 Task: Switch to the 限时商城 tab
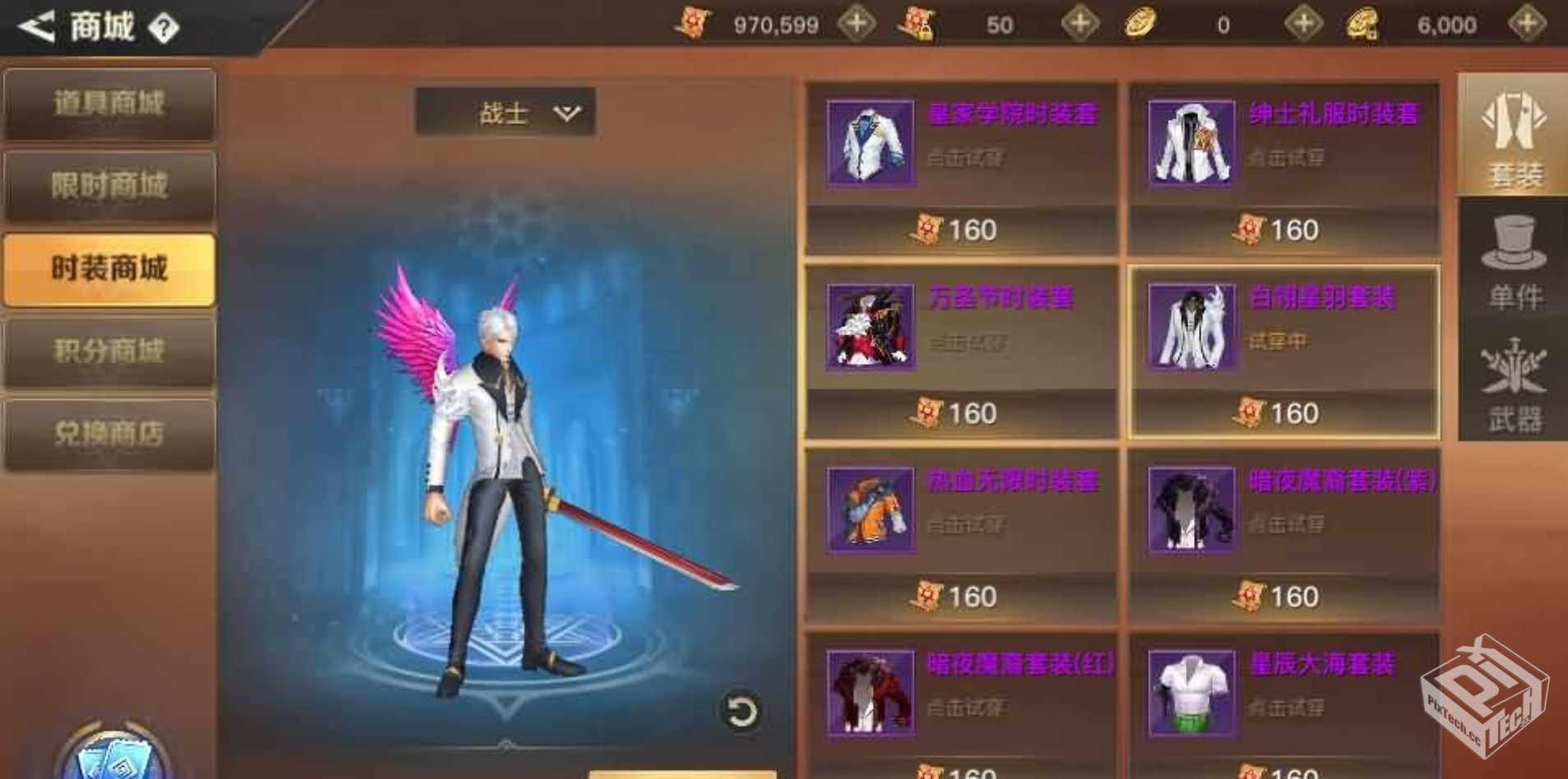tap(109, 187)
